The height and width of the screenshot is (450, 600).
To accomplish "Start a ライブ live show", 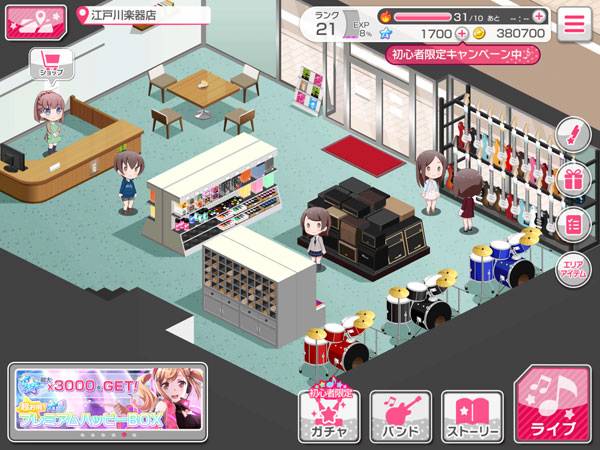I will click(552, 406).
